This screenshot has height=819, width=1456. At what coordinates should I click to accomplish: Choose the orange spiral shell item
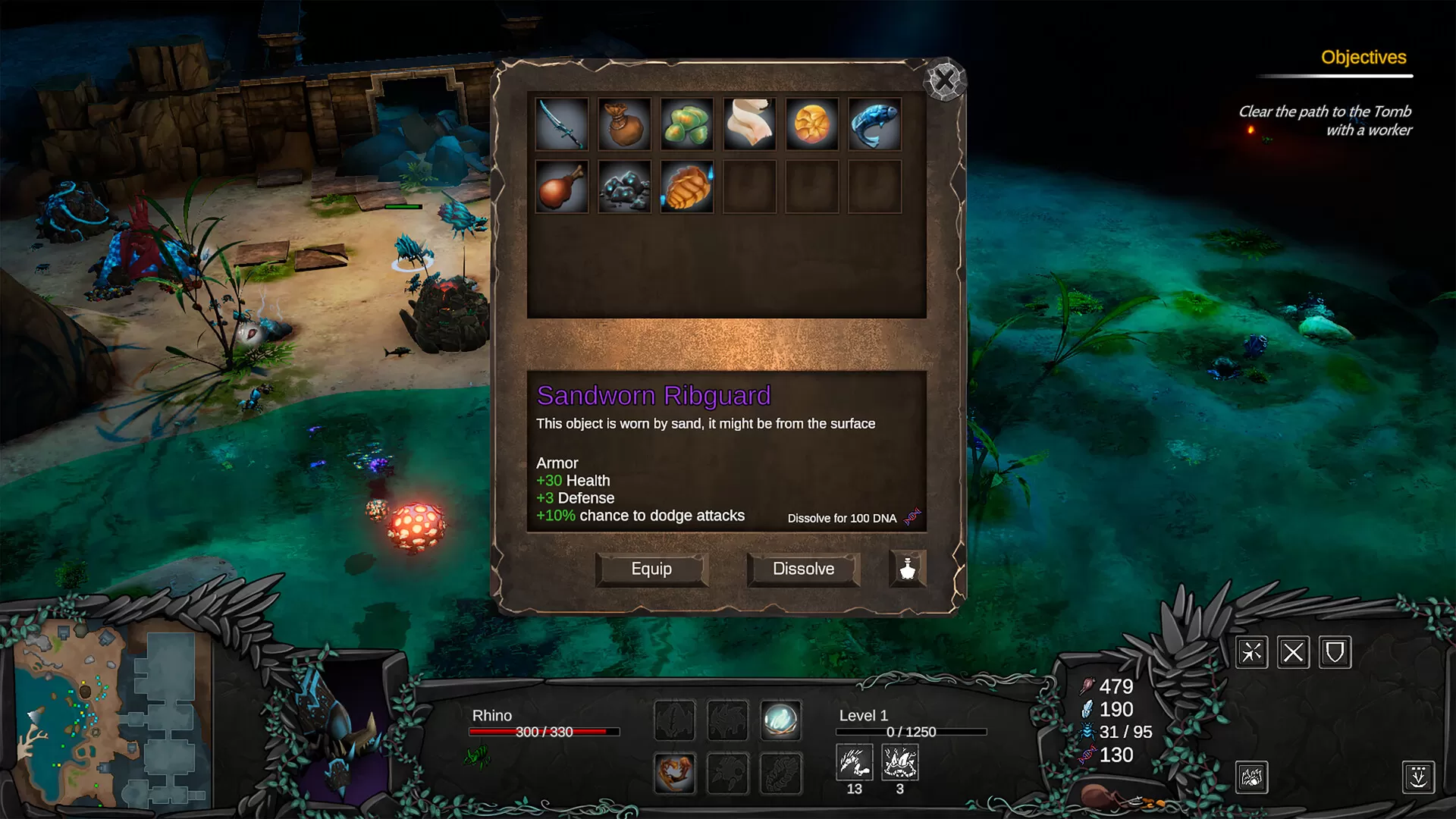811,124
